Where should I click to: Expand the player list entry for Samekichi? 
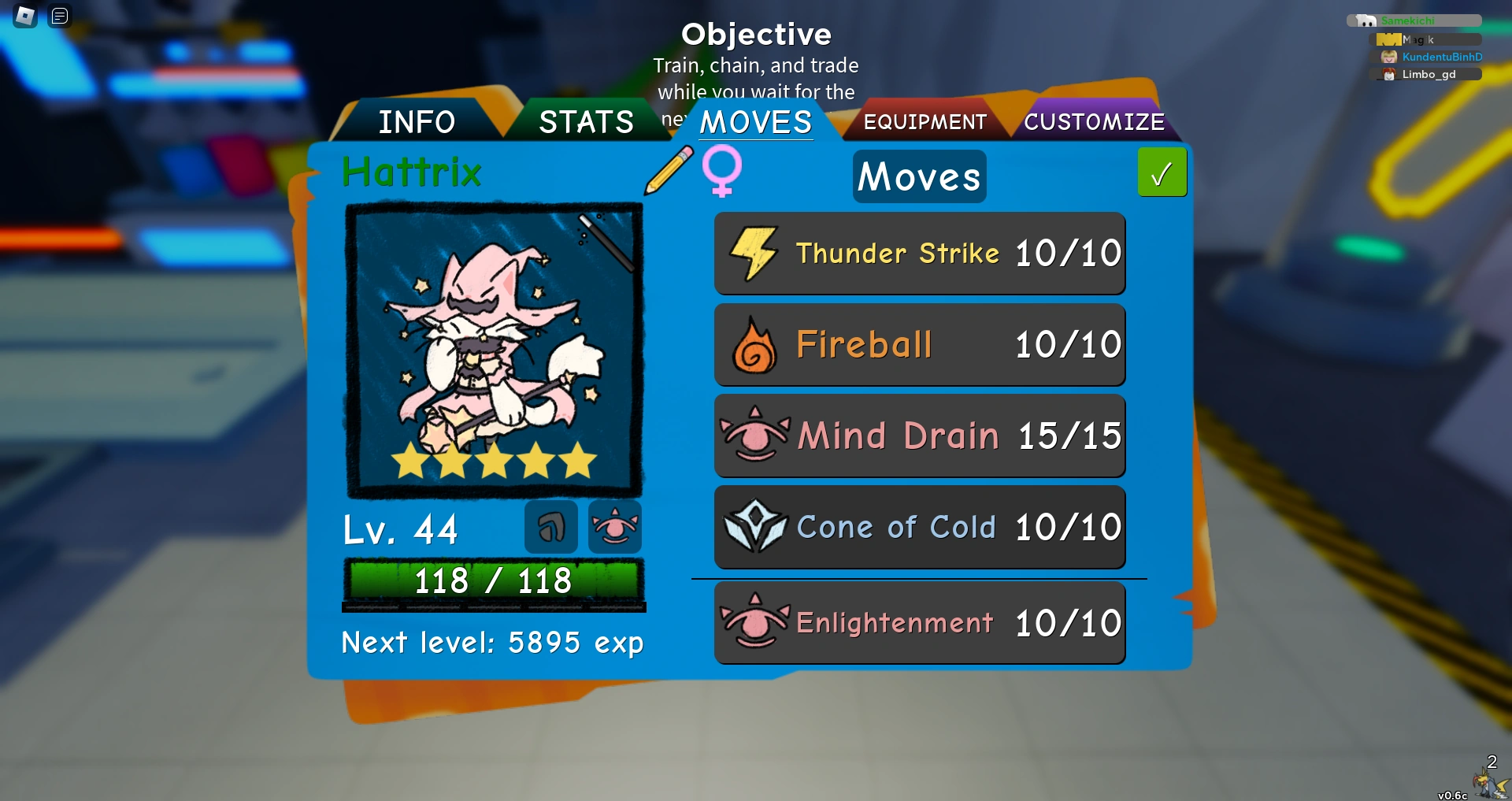click(1415, 20)
